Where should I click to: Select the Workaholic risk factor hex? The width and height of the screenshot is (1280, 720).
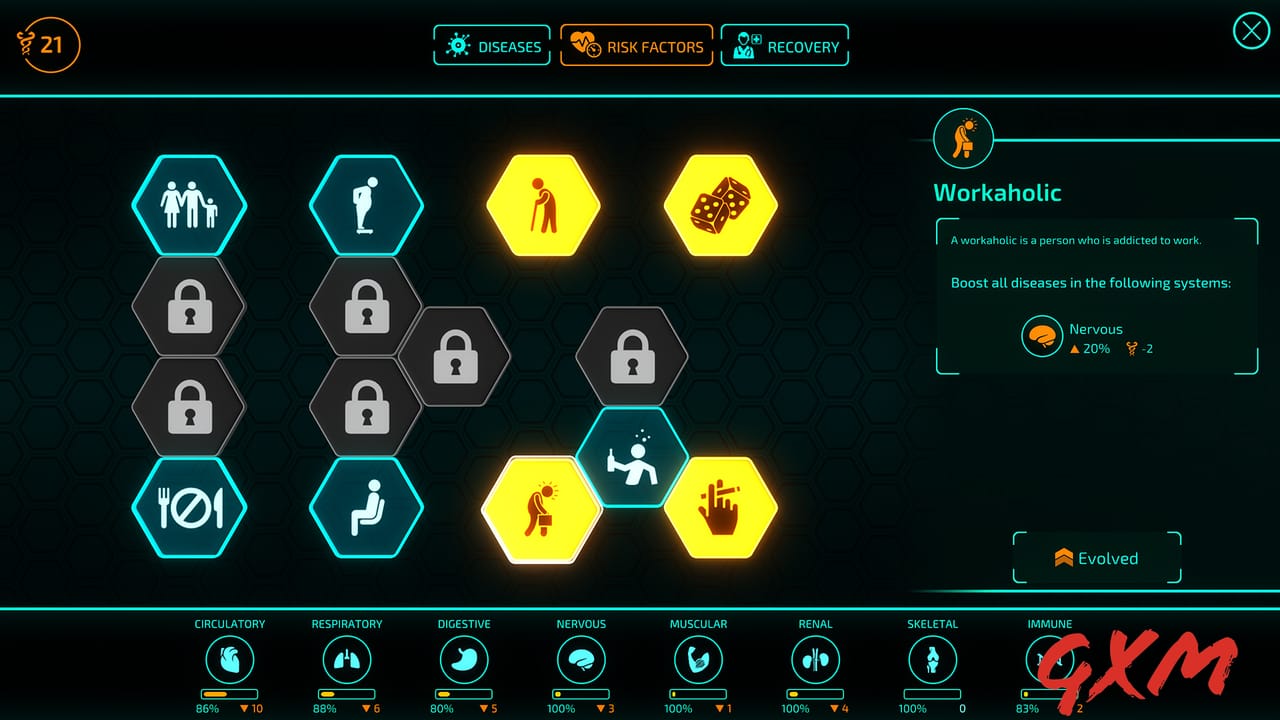click(541, 508)
